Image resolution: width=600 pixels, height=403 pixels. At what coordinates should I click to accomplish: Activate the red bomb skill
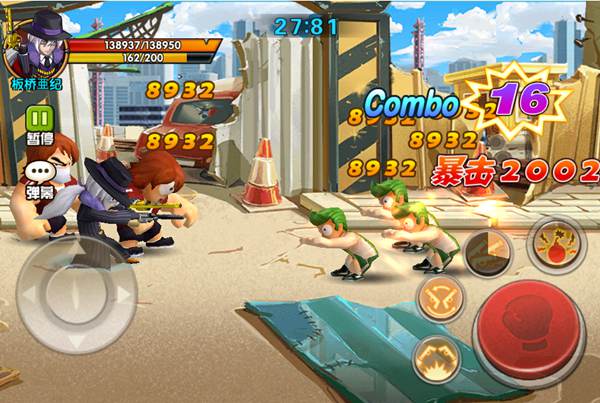coord(554,246)
